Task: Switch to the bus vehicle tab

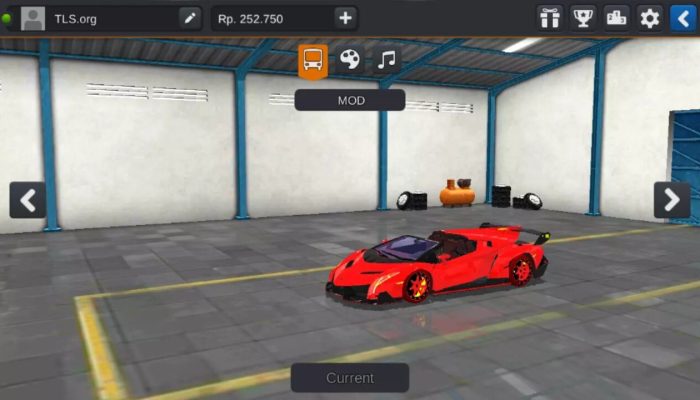Action: point(313,60)
